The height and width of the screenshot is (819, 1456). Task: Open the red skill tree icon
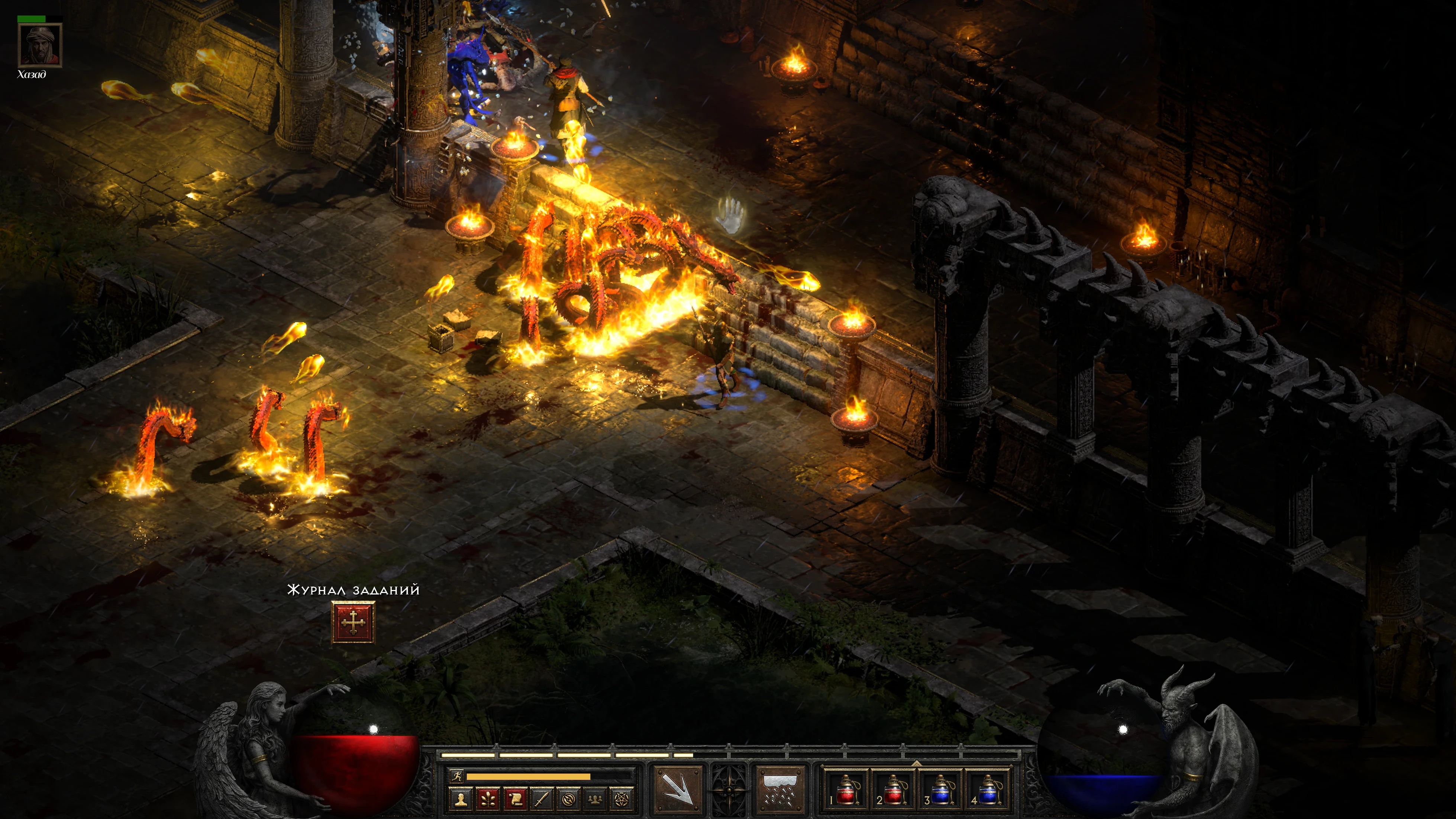tap(488, 799)
